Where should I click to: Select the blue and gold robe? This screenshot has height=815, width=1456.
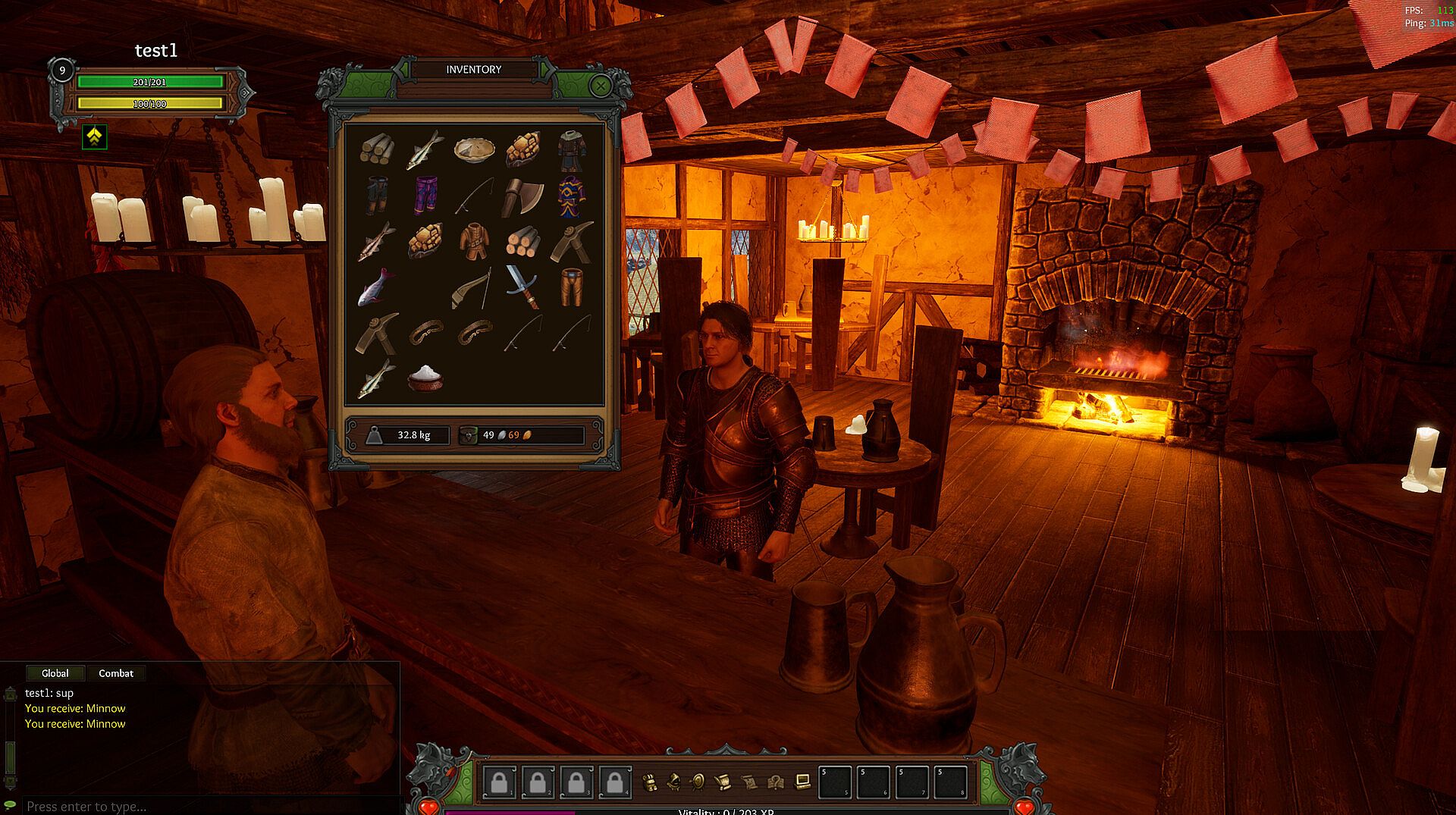pos(572,196)
